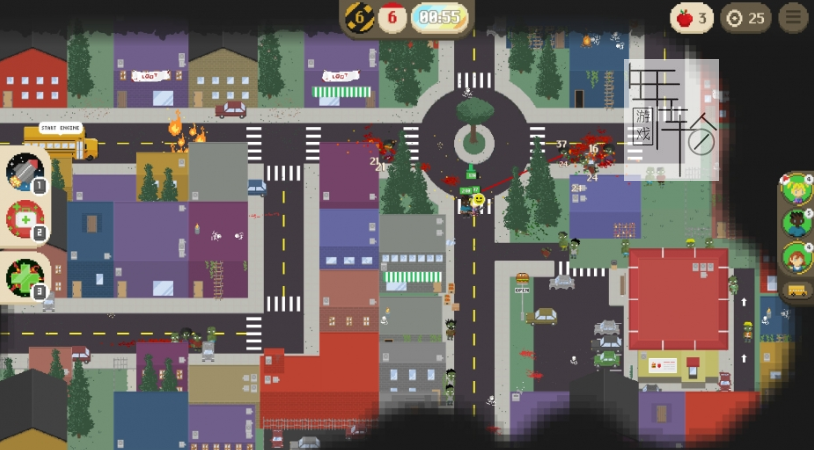Activate the green cross heal ability
814x450 pixels.
[23, 275]
